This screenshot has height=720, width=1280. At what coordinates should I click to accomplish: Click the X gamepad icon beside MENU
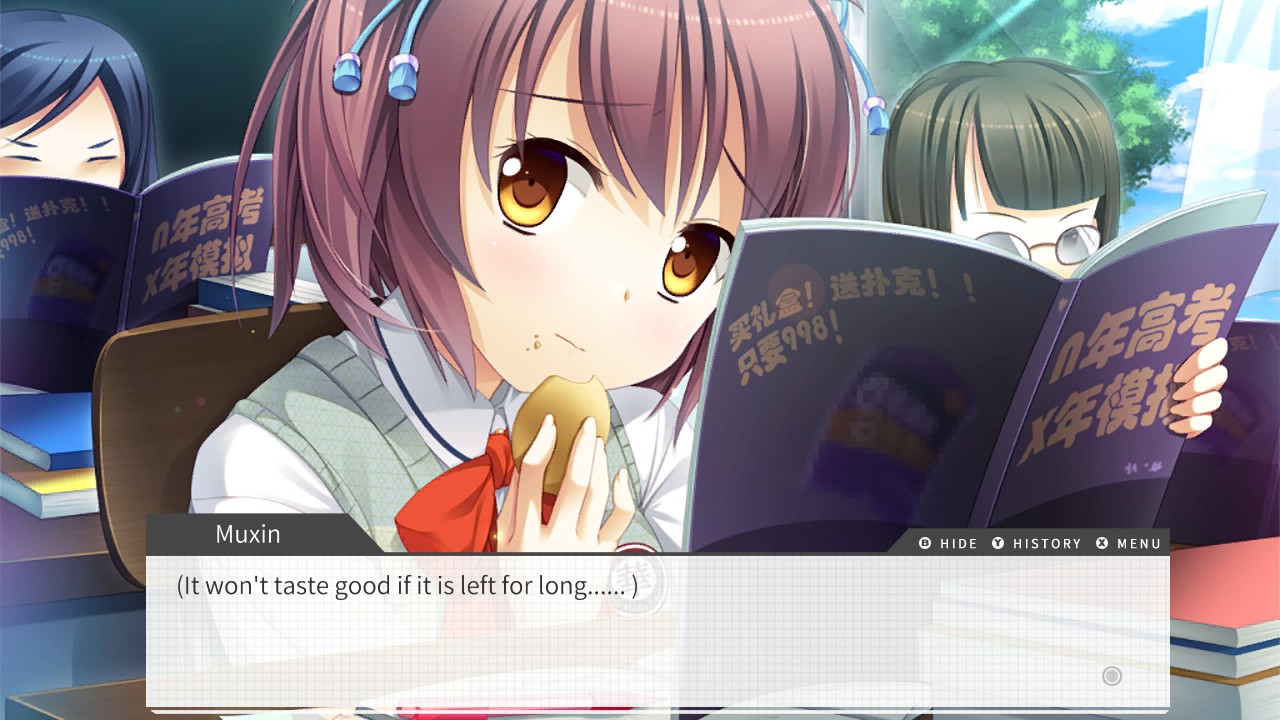pyautogui.click(x=1101, y=543)
